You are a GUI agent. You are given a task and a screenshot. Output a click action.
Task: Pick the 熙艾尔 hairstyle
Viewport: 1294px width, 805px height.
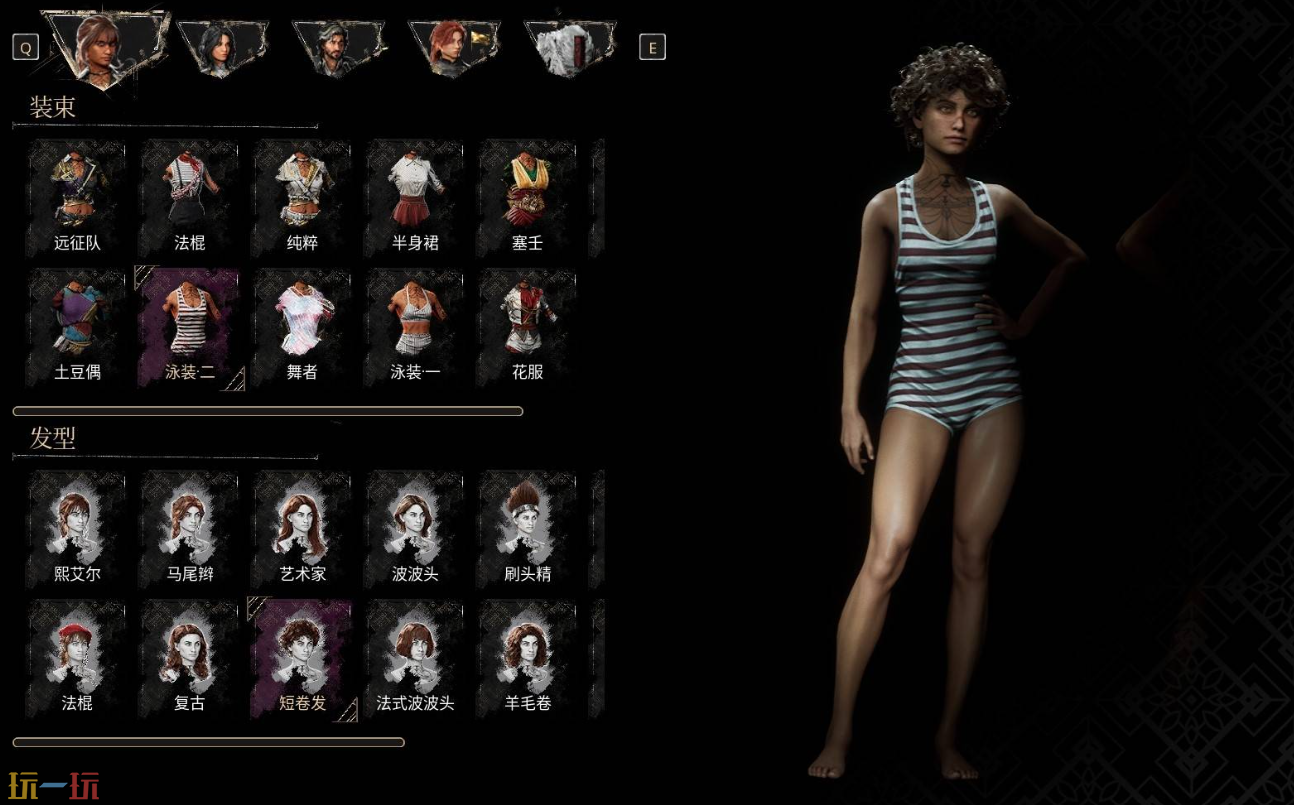tap(77, 529)
